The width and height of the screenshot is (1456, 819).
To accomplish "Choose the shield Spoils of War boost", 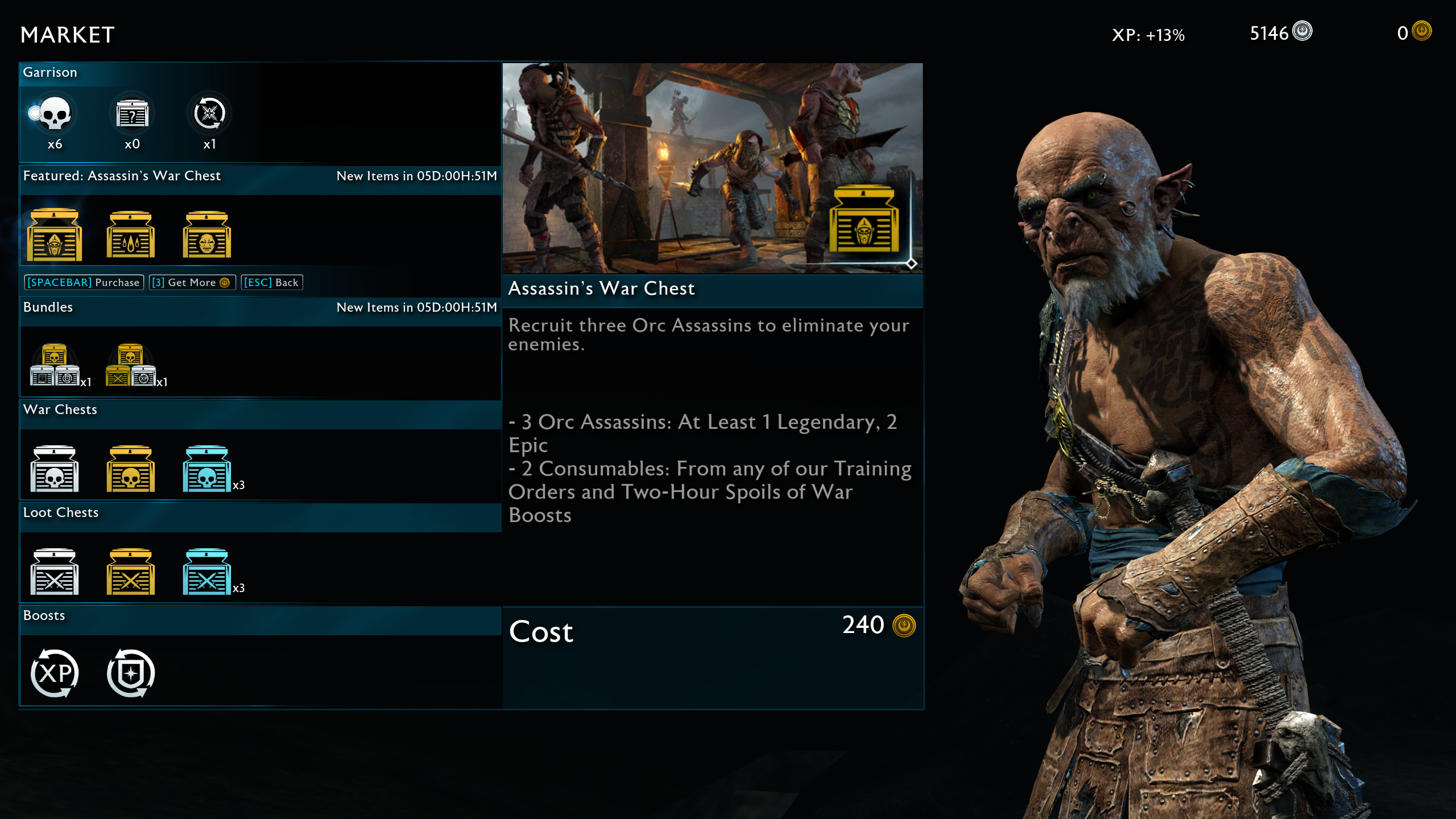I will (131, 673).
